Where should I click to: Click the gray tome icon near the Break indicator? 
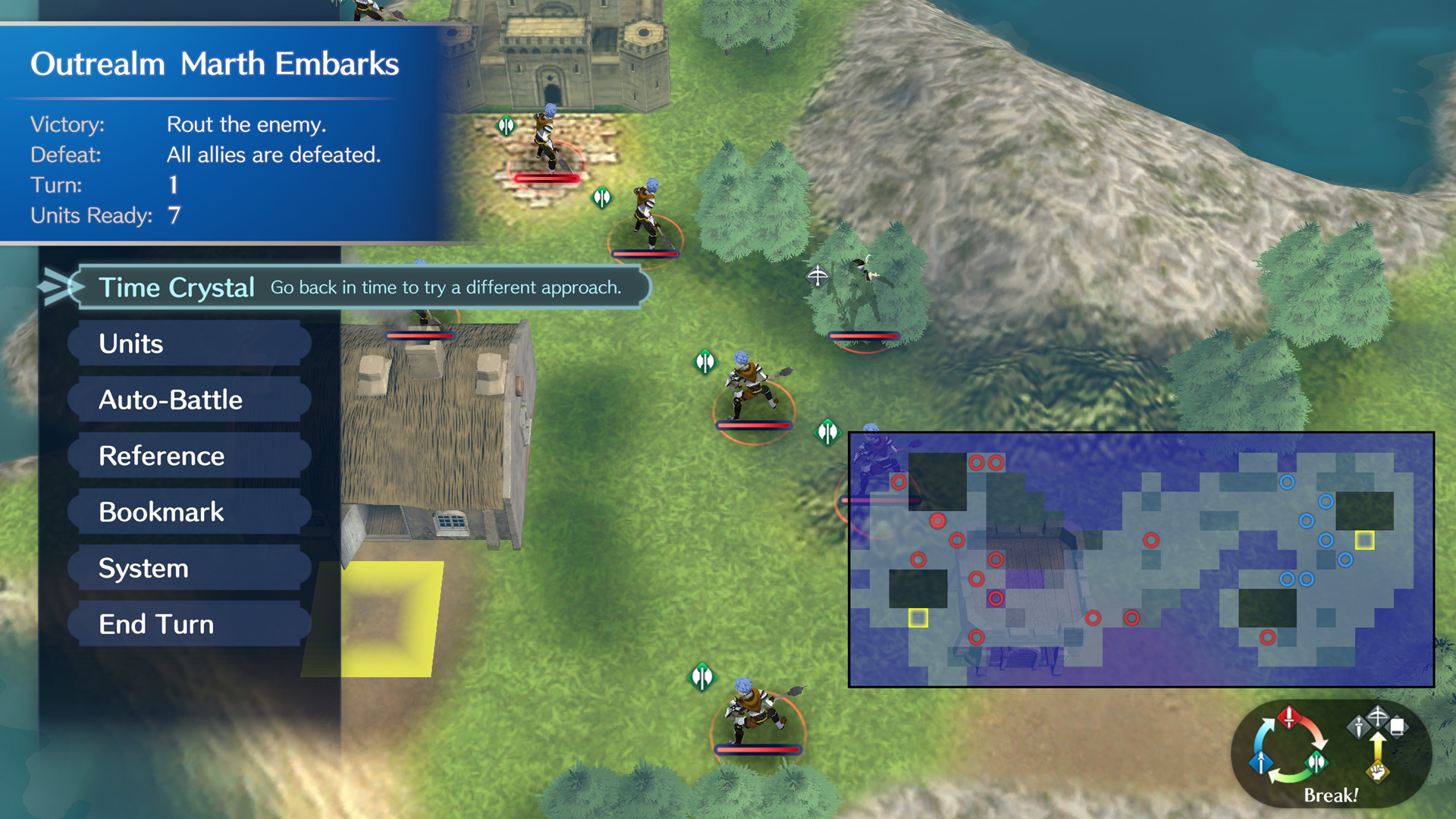pyautogui.click(x=1397, y=725)
